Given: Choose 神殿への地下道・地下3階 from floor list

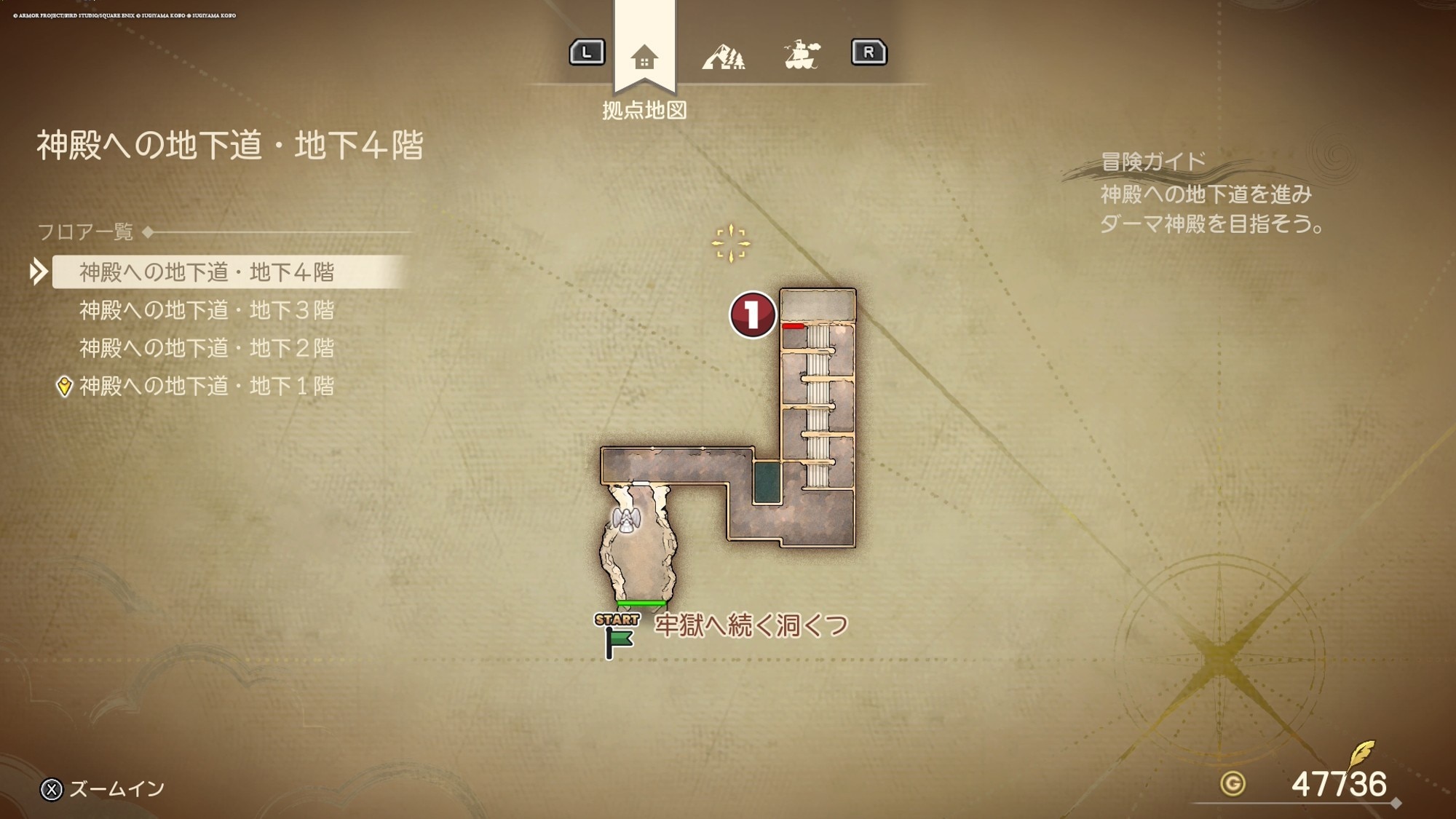Looking at the screenshot, I should 207,310.
